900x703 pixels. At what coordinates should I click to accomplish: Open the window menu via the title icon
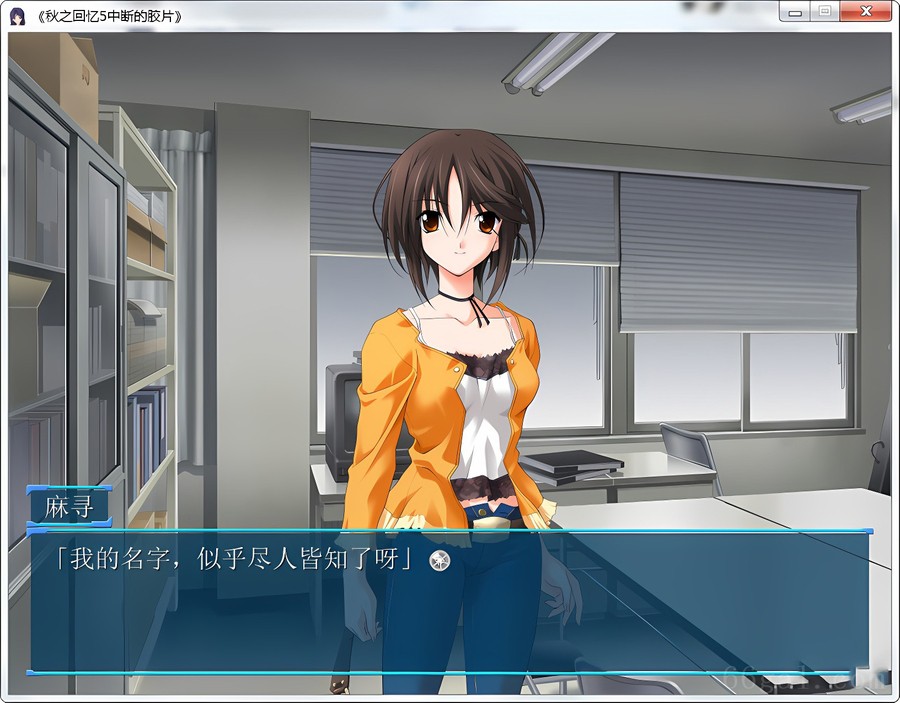(x=17, y=16)
